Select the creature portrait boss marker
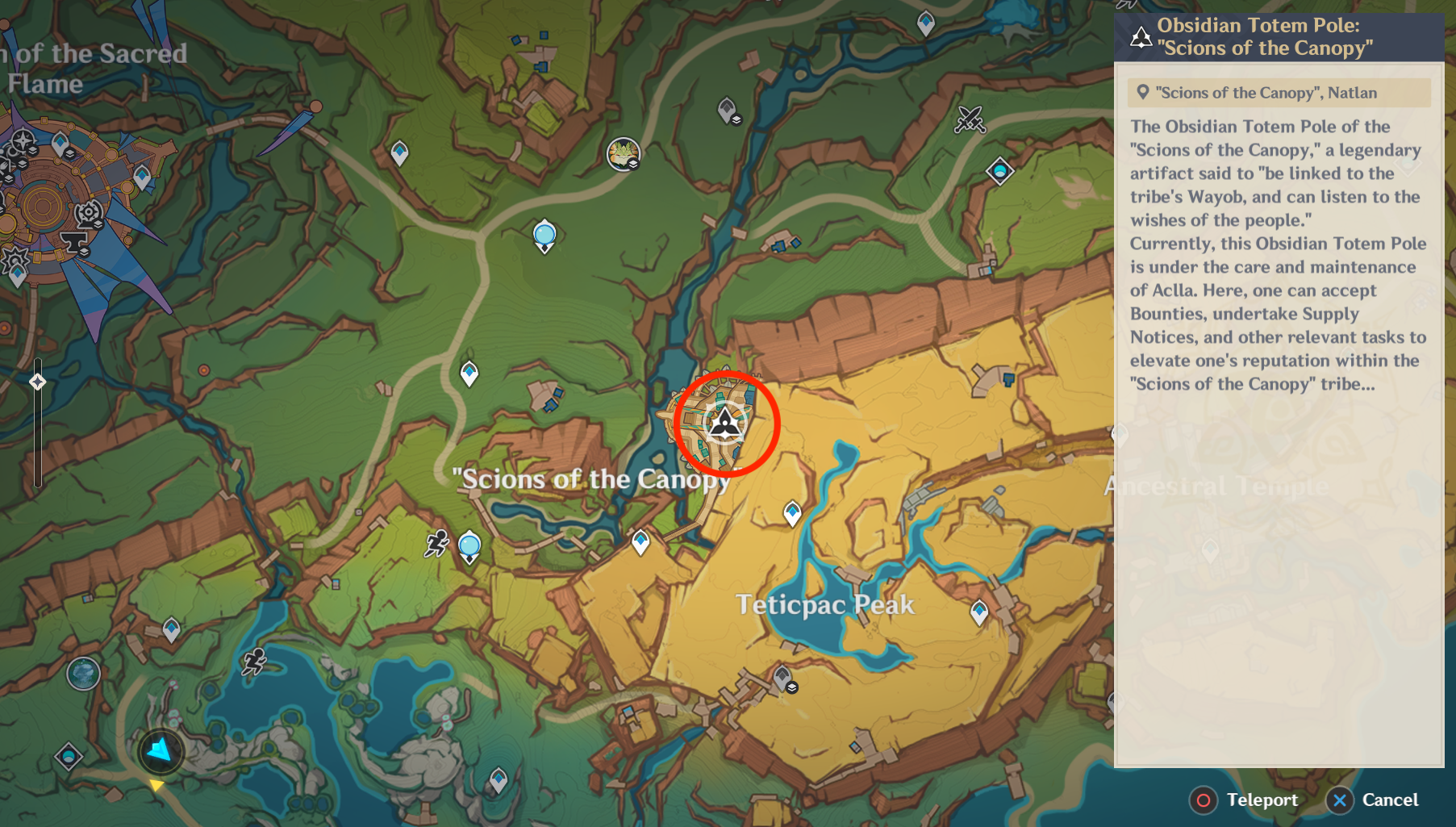The width and height of the screenshot is (1456, 827). pyautogui.click(x=623, y=153)
